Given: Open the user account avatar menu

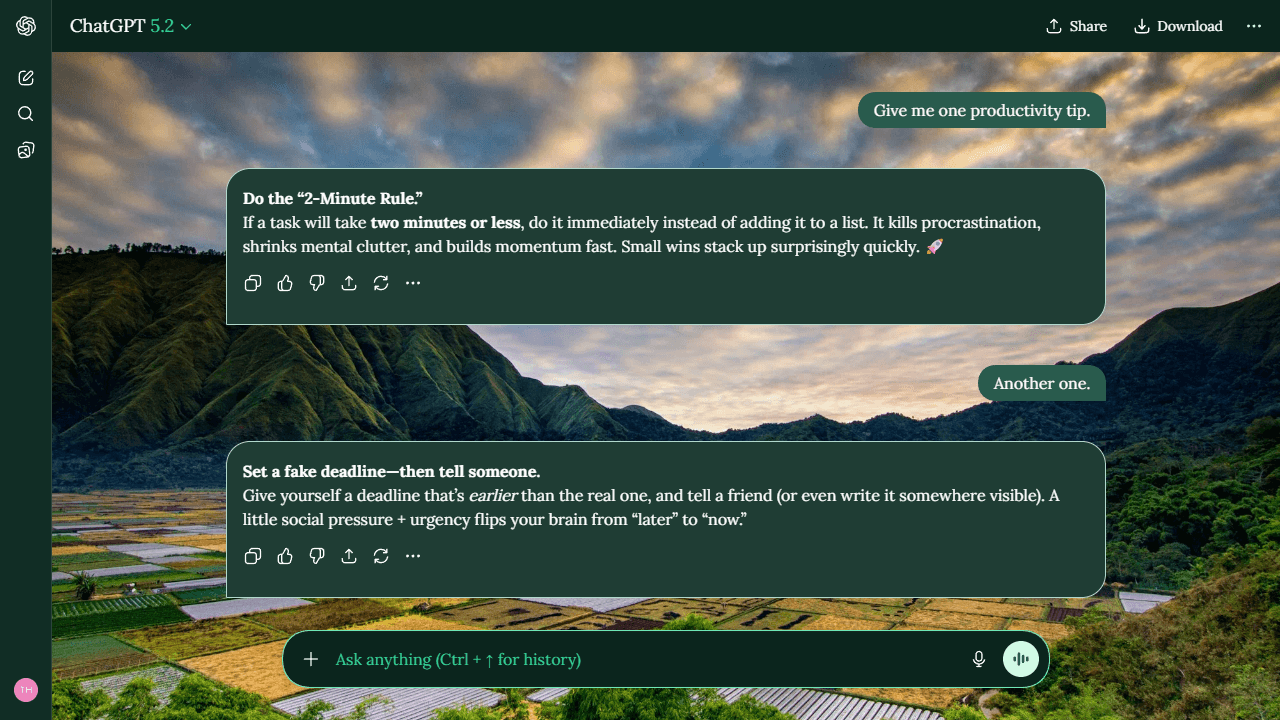Looking at the screenshot, I should tap(25, 690).
